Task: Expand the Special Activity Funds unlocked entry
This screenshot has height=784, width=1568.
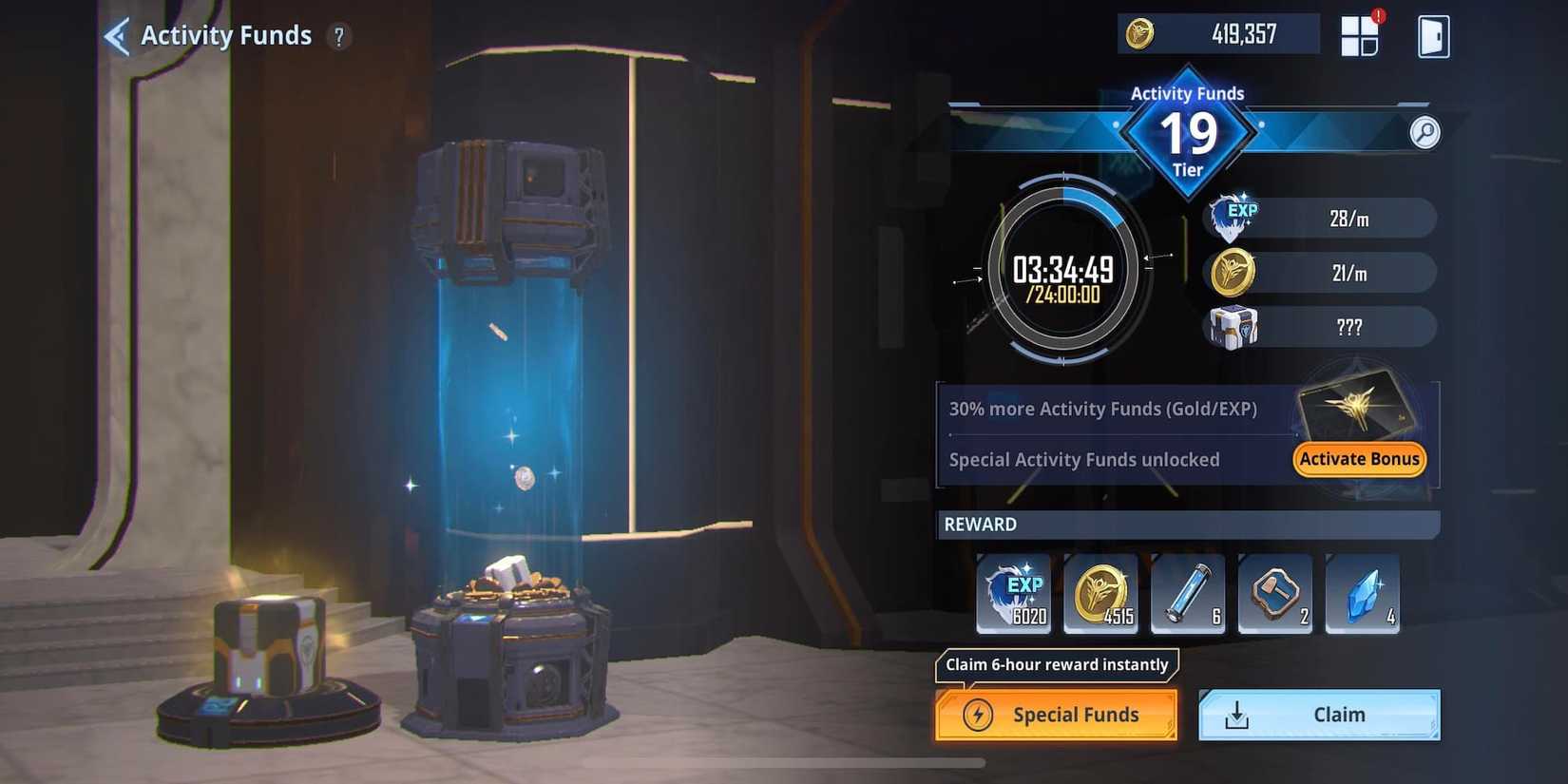Action: point(1083,459)
